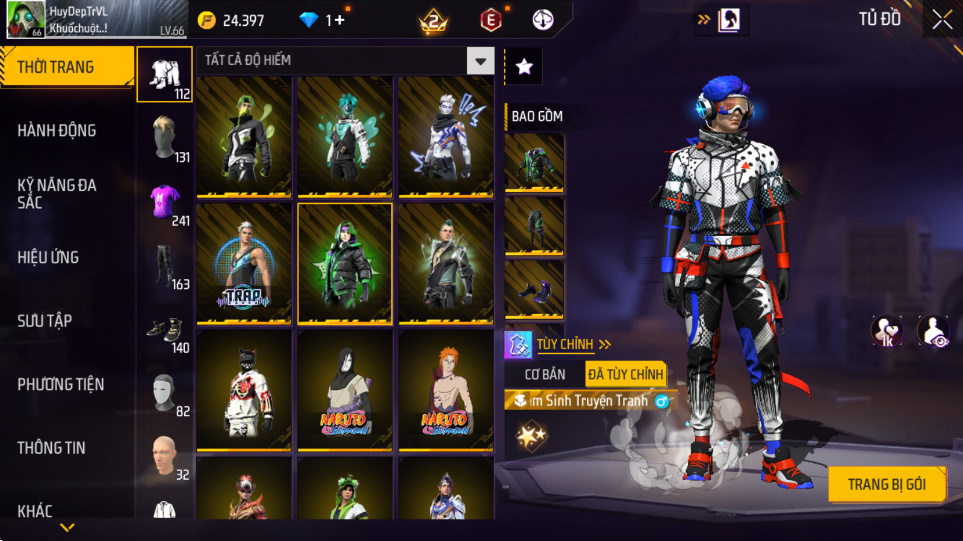Equip the bundle with Trang Bị Gói
This screenshot has height=541, width=963.
coord(886,485)
